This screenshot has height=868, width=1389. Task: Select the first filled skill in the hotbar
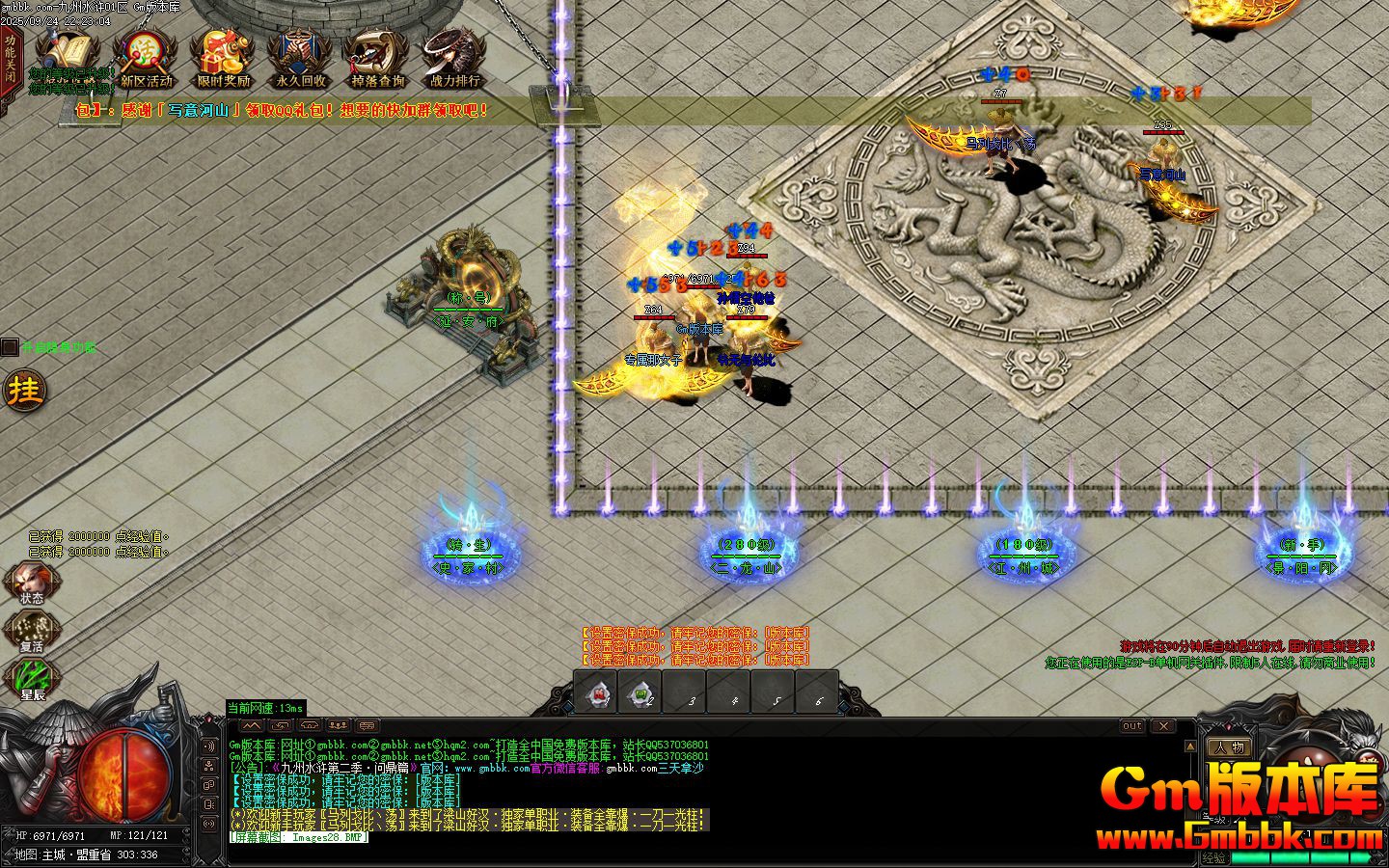pos(596,692)
